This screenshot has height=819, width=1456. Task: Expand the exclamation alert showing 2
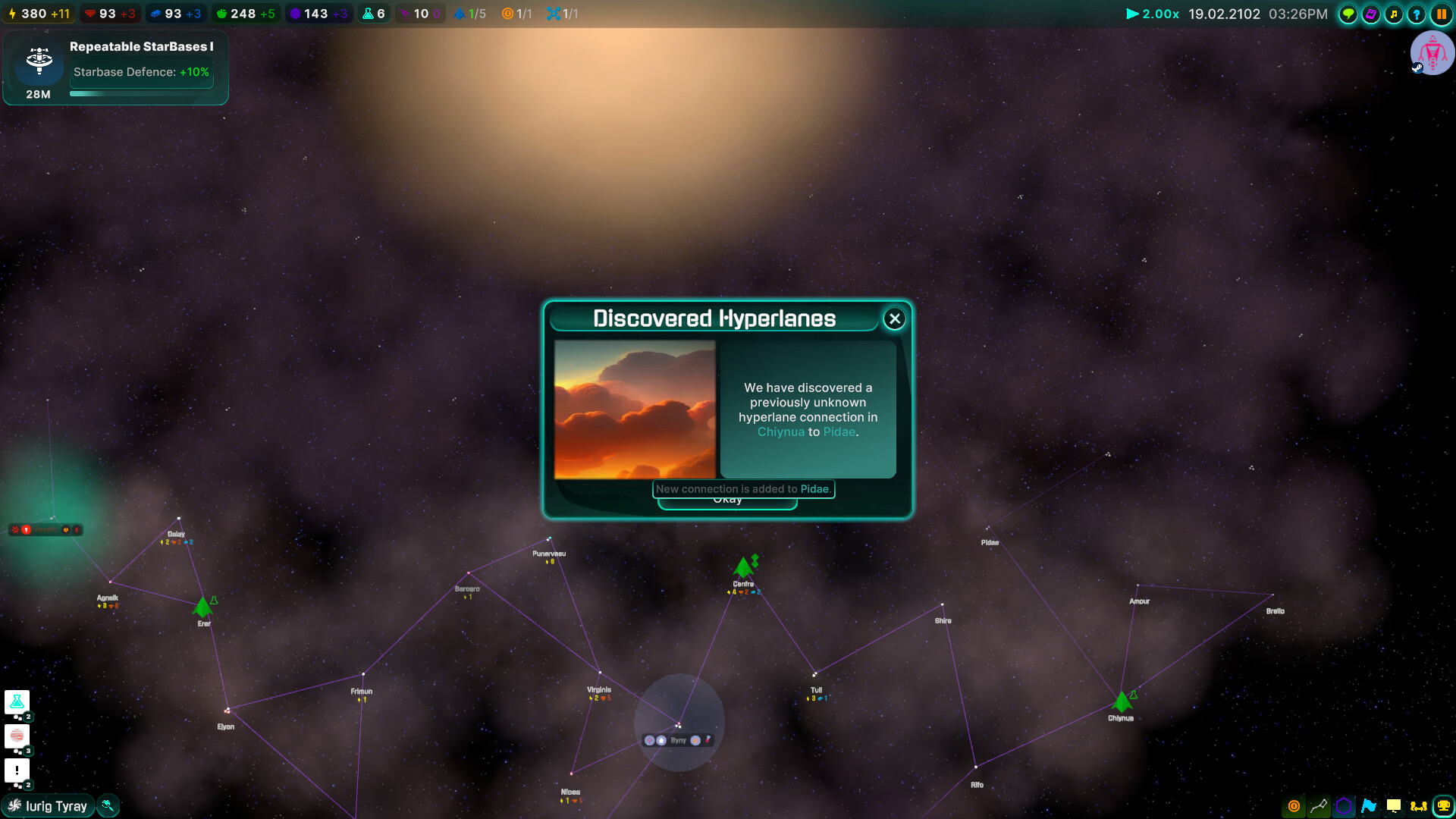(17, 771)
